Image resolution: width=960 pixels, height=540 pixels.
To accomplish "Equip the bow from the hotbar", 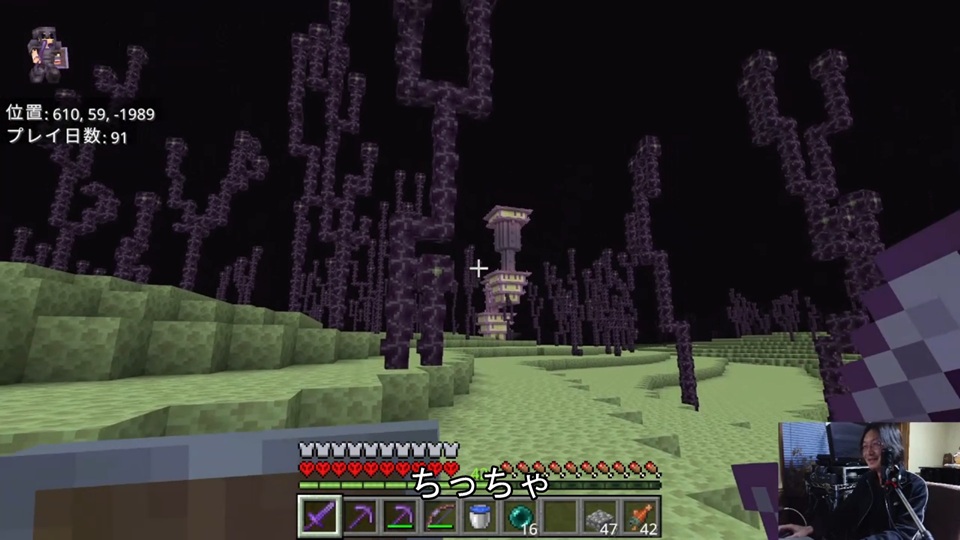I will (x=439, y=515).
